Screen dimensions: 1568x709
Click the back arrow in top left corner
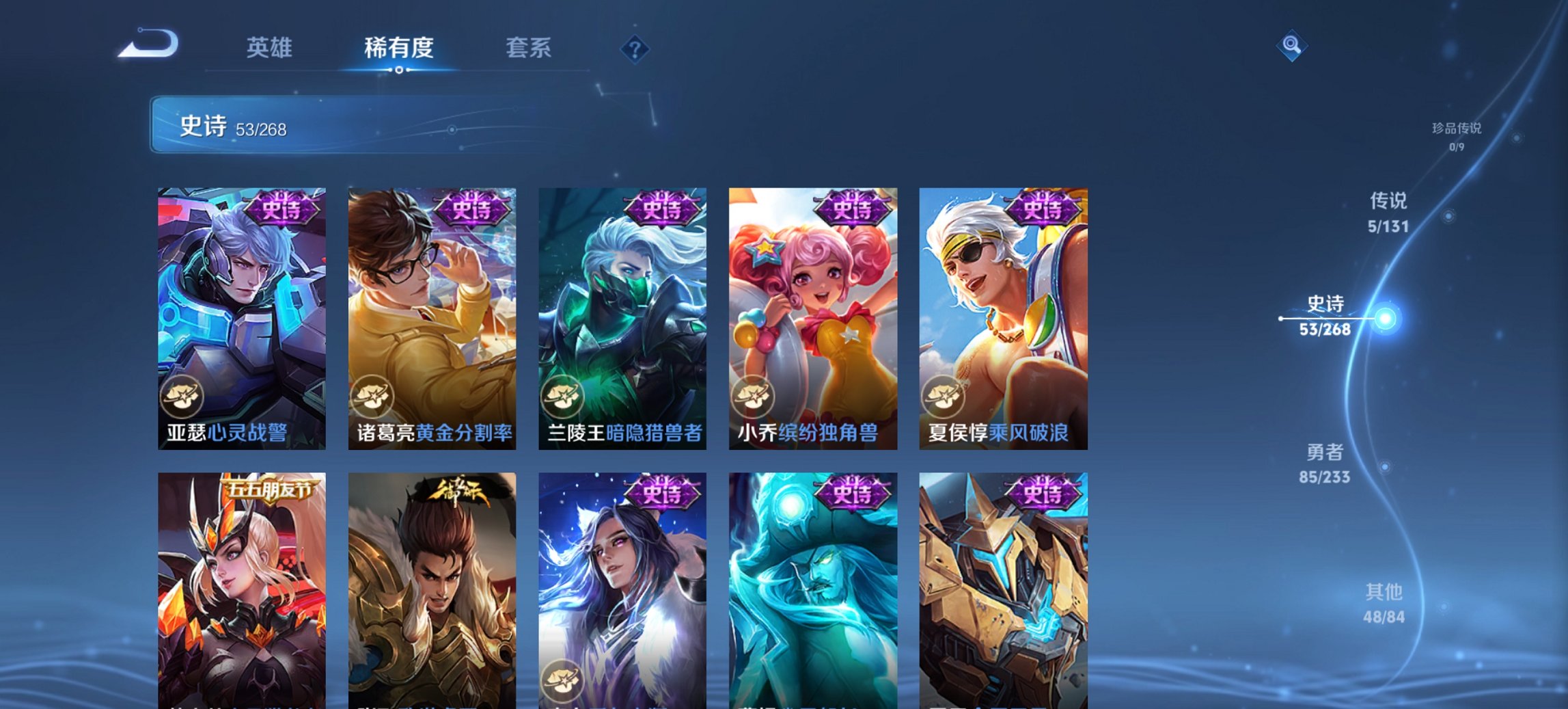(149, 42)
